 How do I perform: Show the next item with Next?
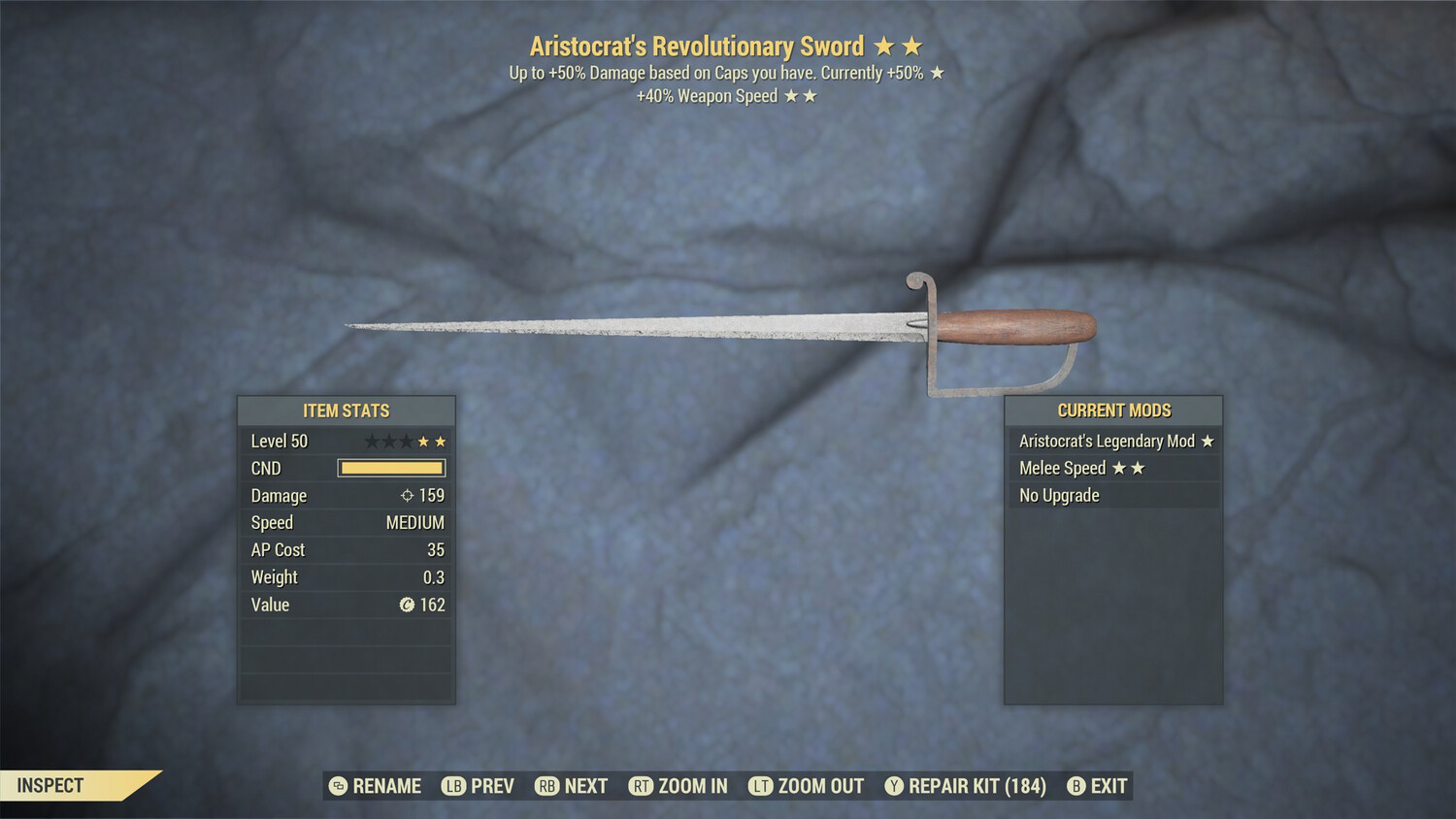[572, 786]
